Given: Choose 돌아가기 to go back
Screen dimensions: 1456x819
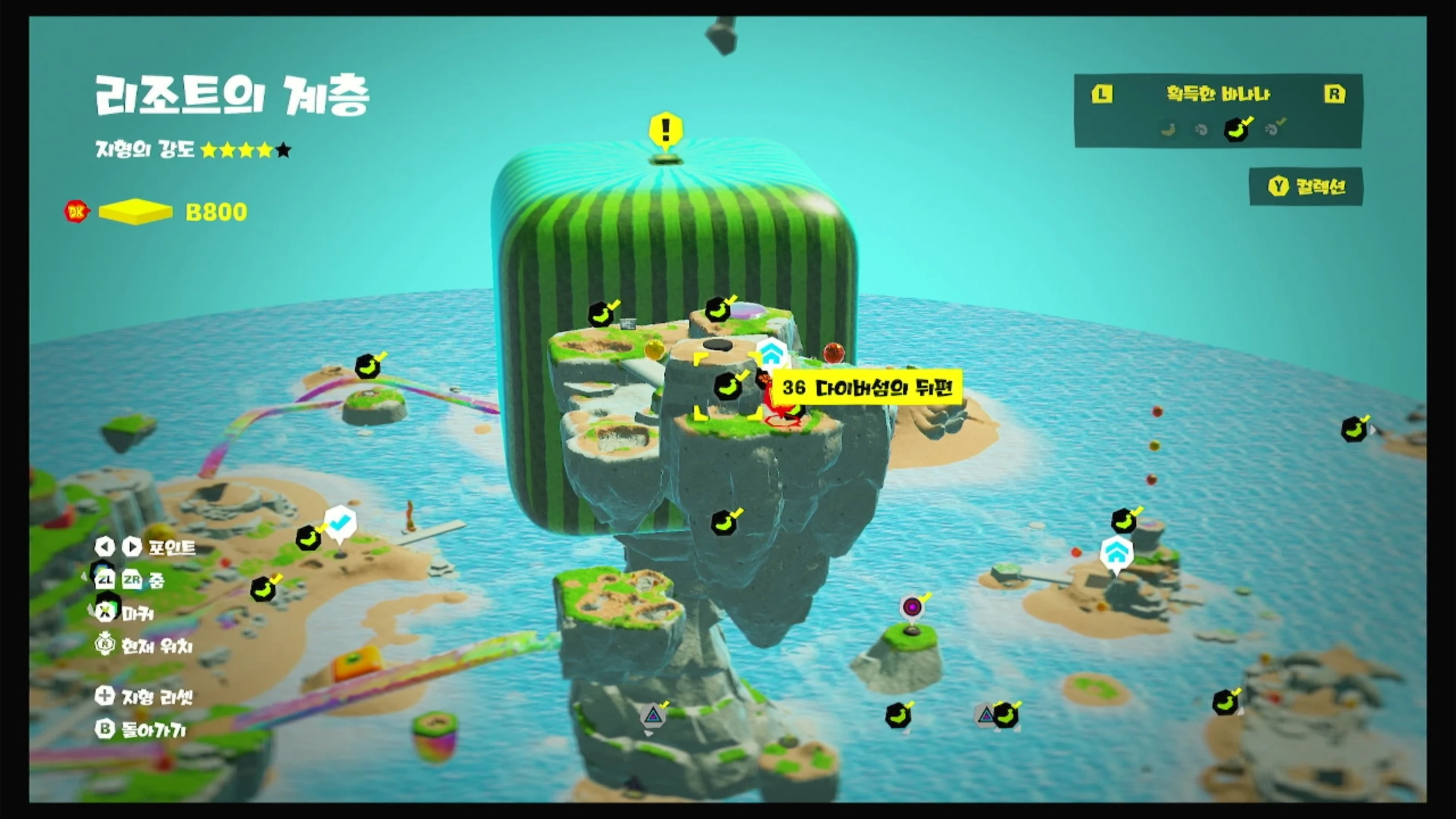Looking at the screenshot, I should pos(141,730).
